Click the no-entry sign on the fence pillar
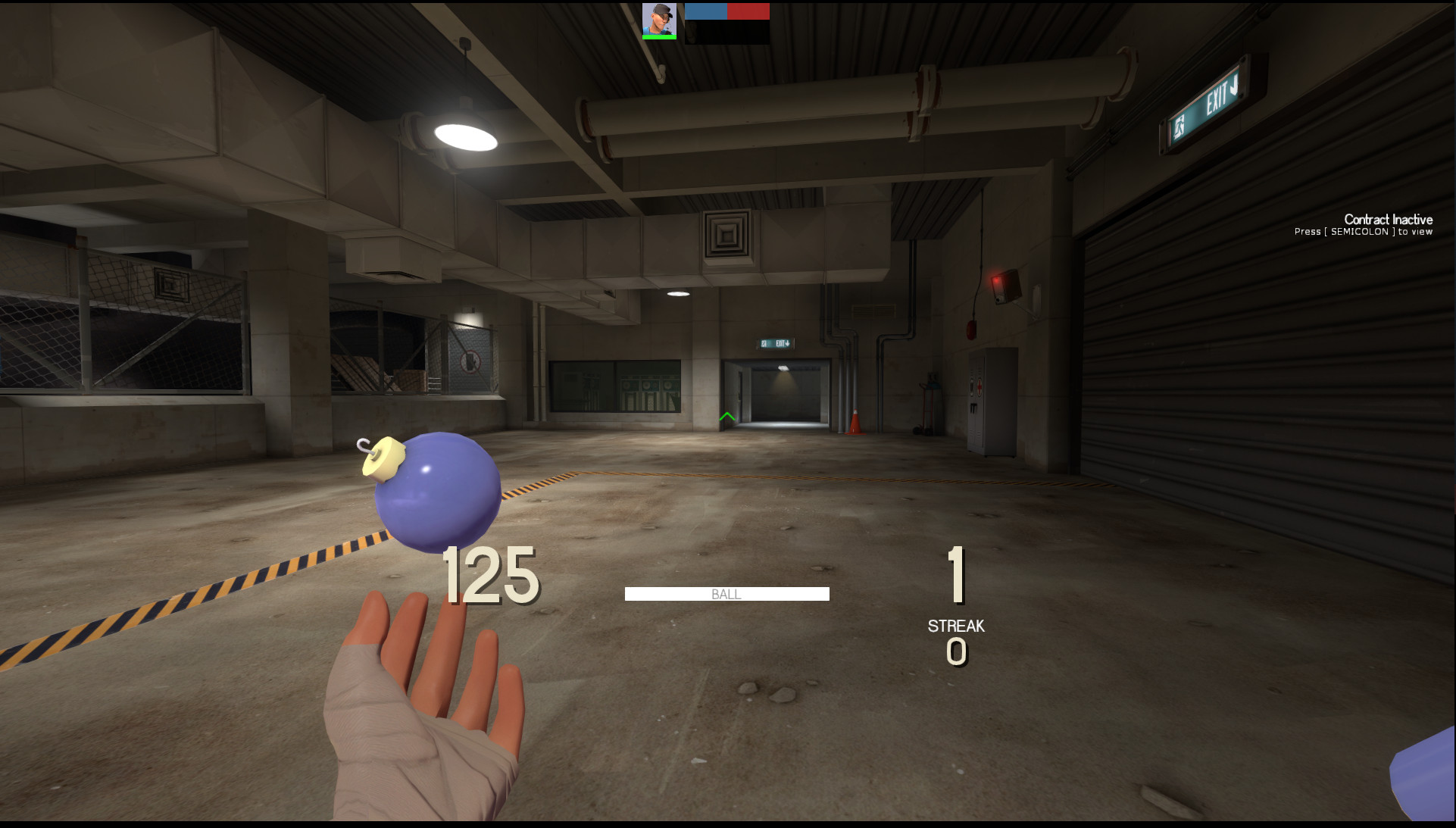The height and width of the screenshot is (828, 1456). pyautogui.click(x=471, y=361)
